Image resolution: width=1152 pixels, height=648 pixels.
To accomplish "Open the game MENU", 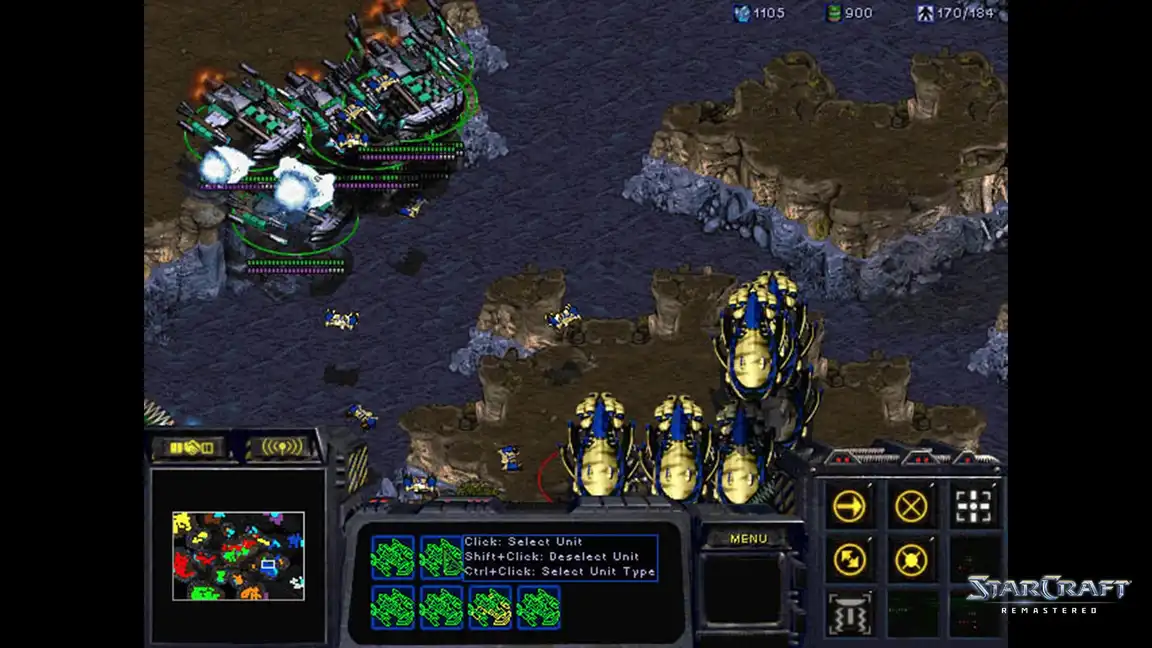I will 748,539.
